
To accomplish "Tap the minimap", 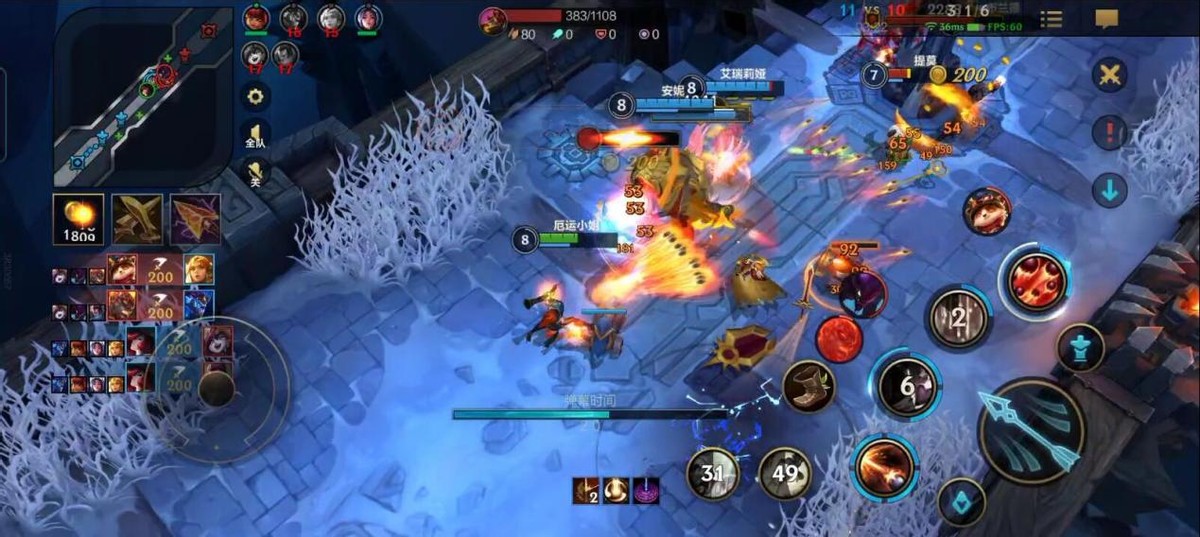I will point(143,97).
